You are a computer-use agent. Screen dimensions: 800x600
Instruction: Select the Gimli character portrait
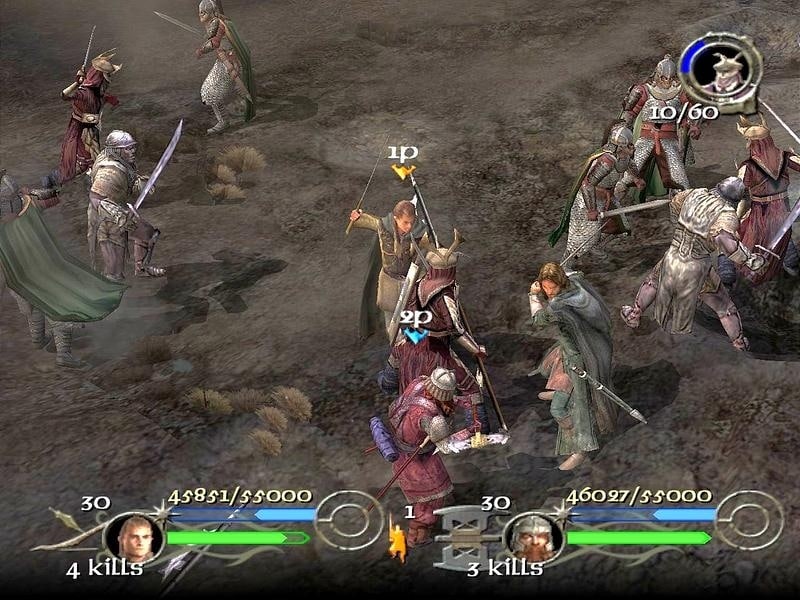[532, 537]
